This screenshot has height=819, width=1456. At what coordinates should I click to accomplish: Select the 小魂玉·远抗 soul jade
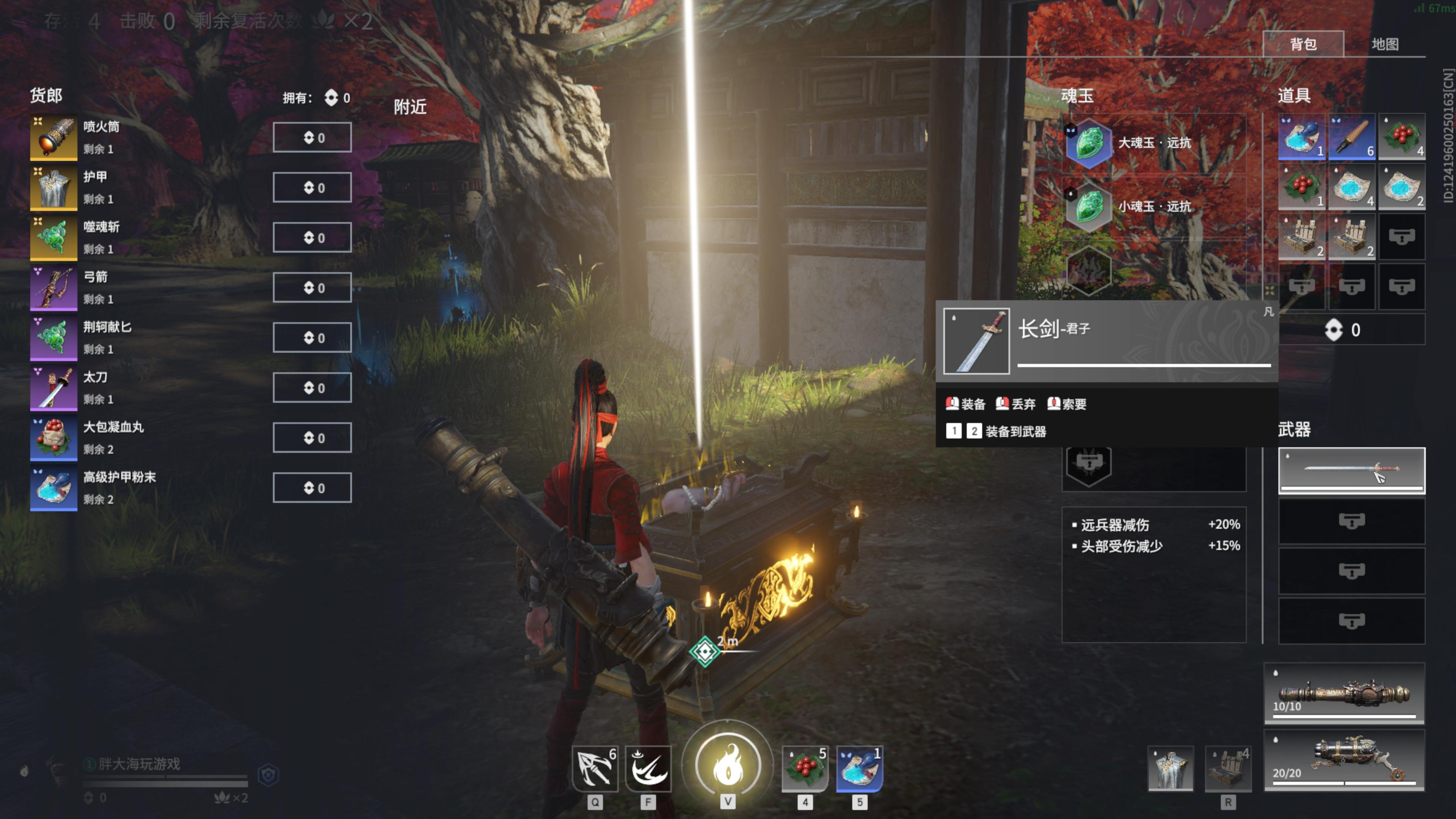(1153, 206)
